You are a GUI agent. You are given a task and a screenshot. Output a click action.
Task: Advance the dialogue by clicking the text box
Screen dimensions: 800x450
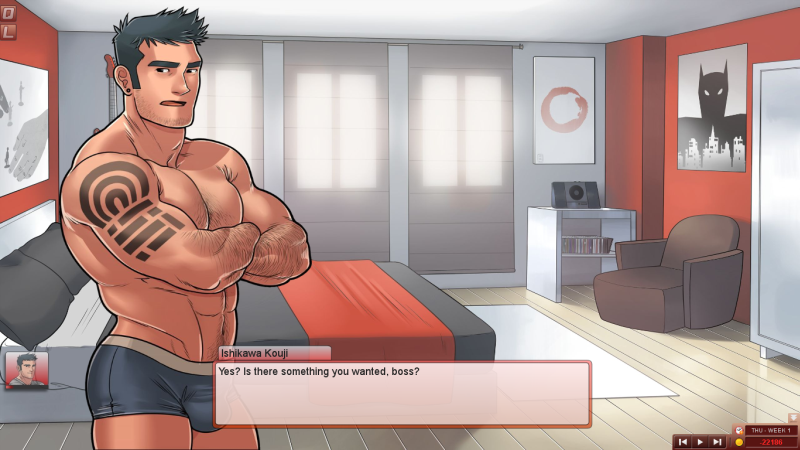[402, 392]
